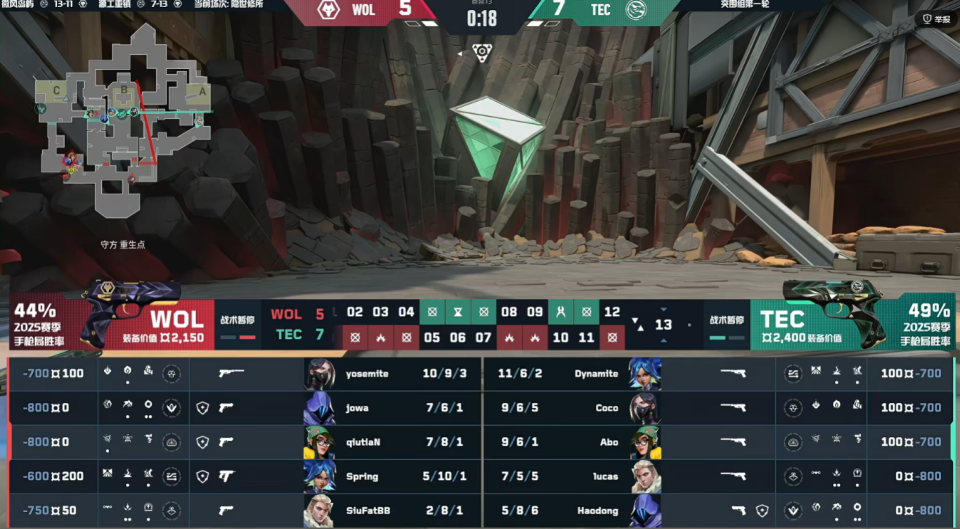
Task: Select the round 13 marker in timeline
Action: click(x=663, y=325)
